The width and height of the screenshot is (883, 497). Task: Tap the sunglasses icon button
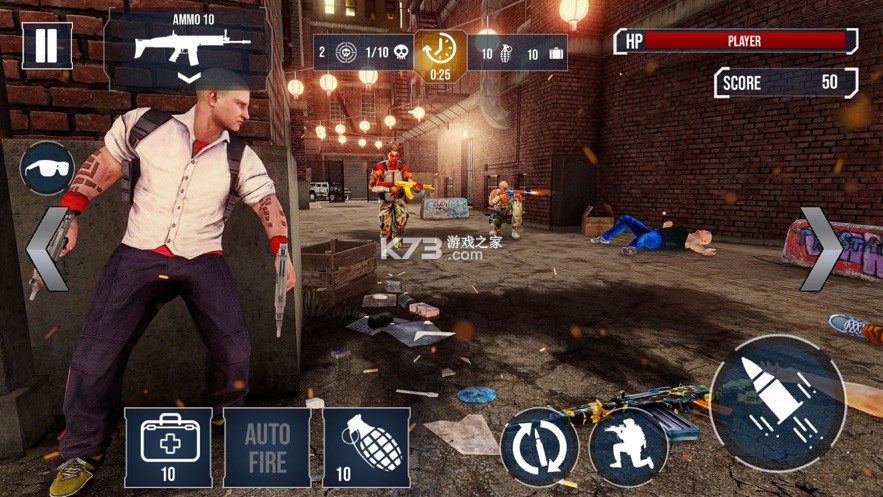[x=47, y=167]
